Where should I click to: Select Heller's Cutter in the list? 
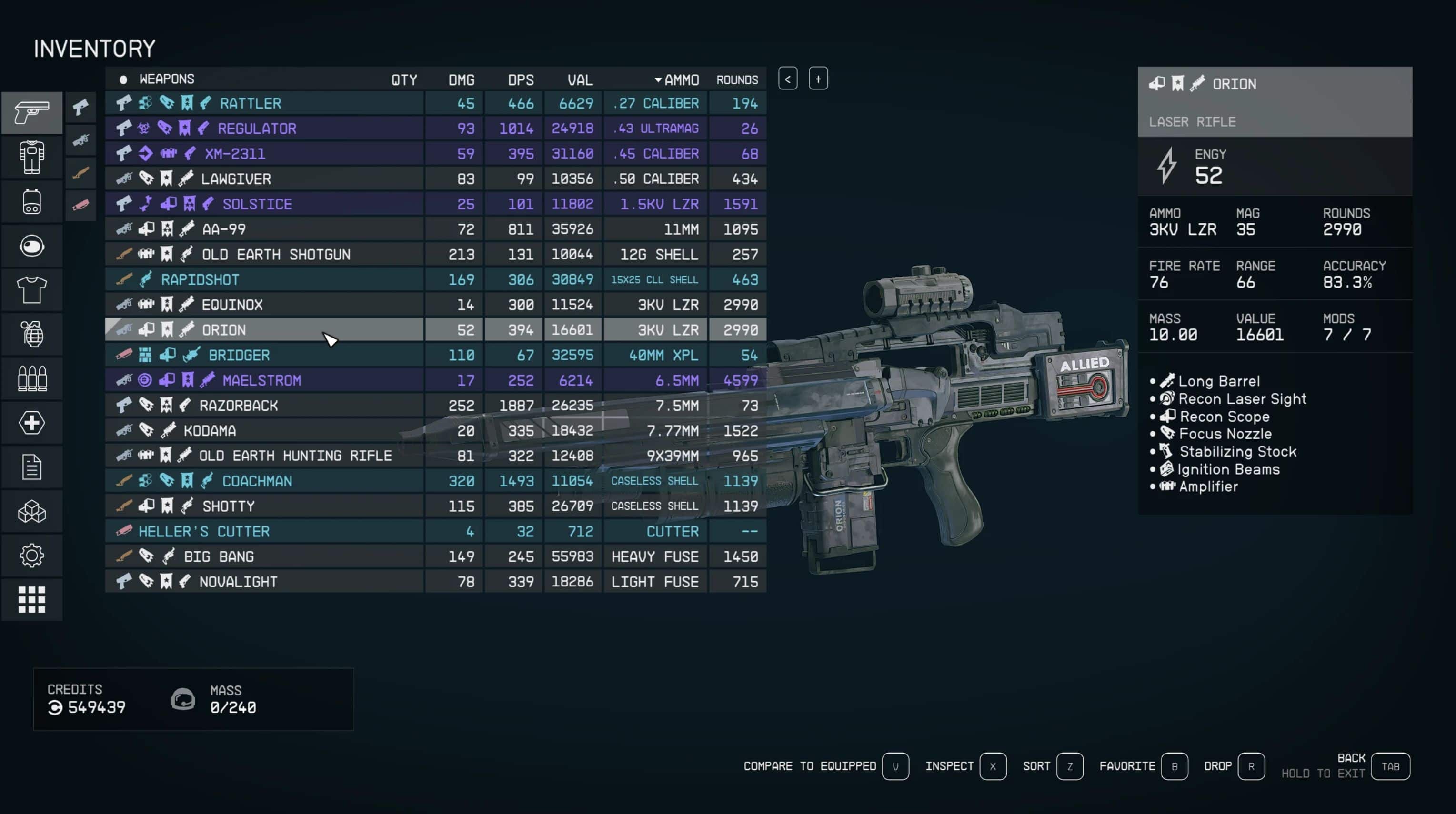click(x=203, y=532)
